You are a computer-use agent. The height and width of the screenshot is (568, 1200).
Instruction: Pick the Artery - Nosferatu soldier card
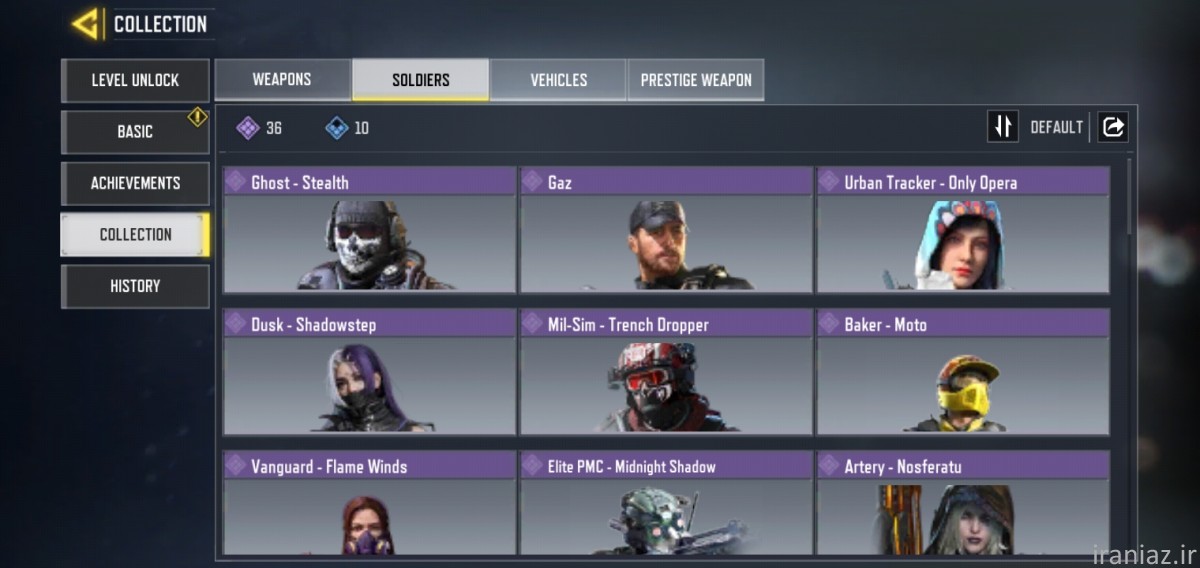point(963,504)
